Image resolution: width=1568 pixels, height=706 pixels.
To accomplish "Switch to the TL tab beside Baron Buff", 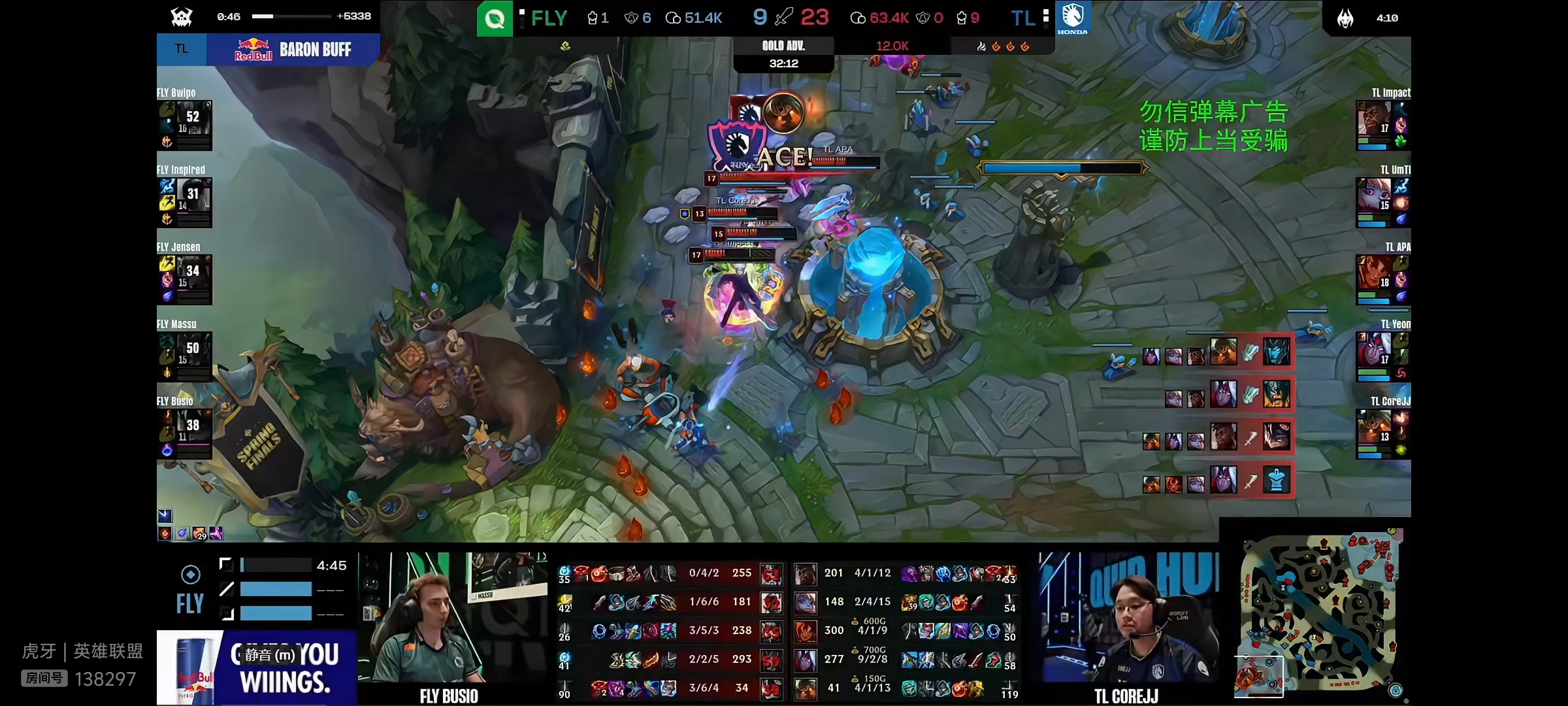I will (x=181, y=49).
